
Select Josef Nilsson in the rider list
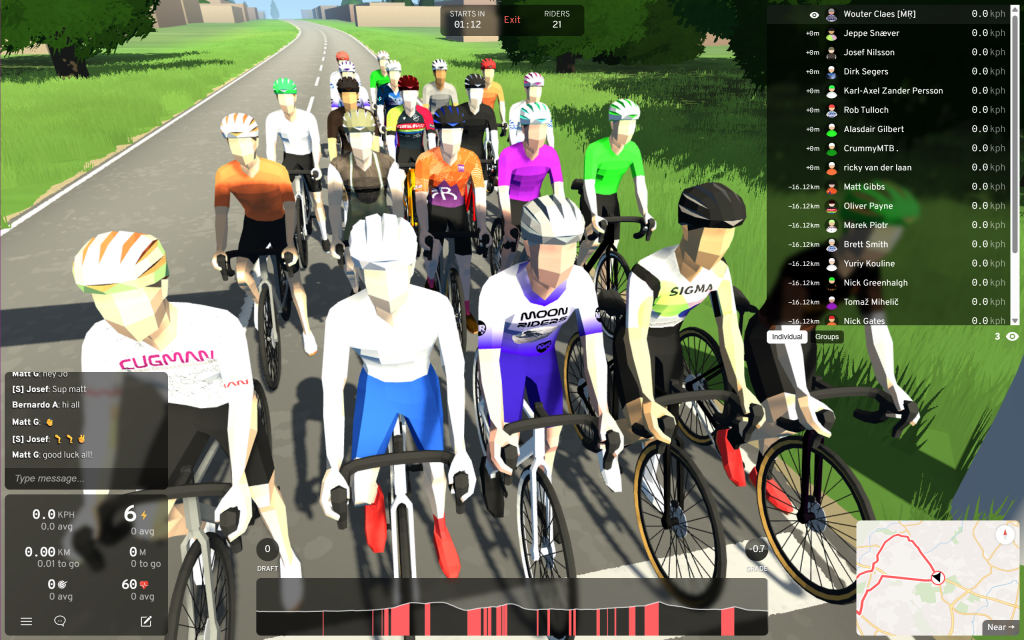pyautogui.click(x=869, y=52)
